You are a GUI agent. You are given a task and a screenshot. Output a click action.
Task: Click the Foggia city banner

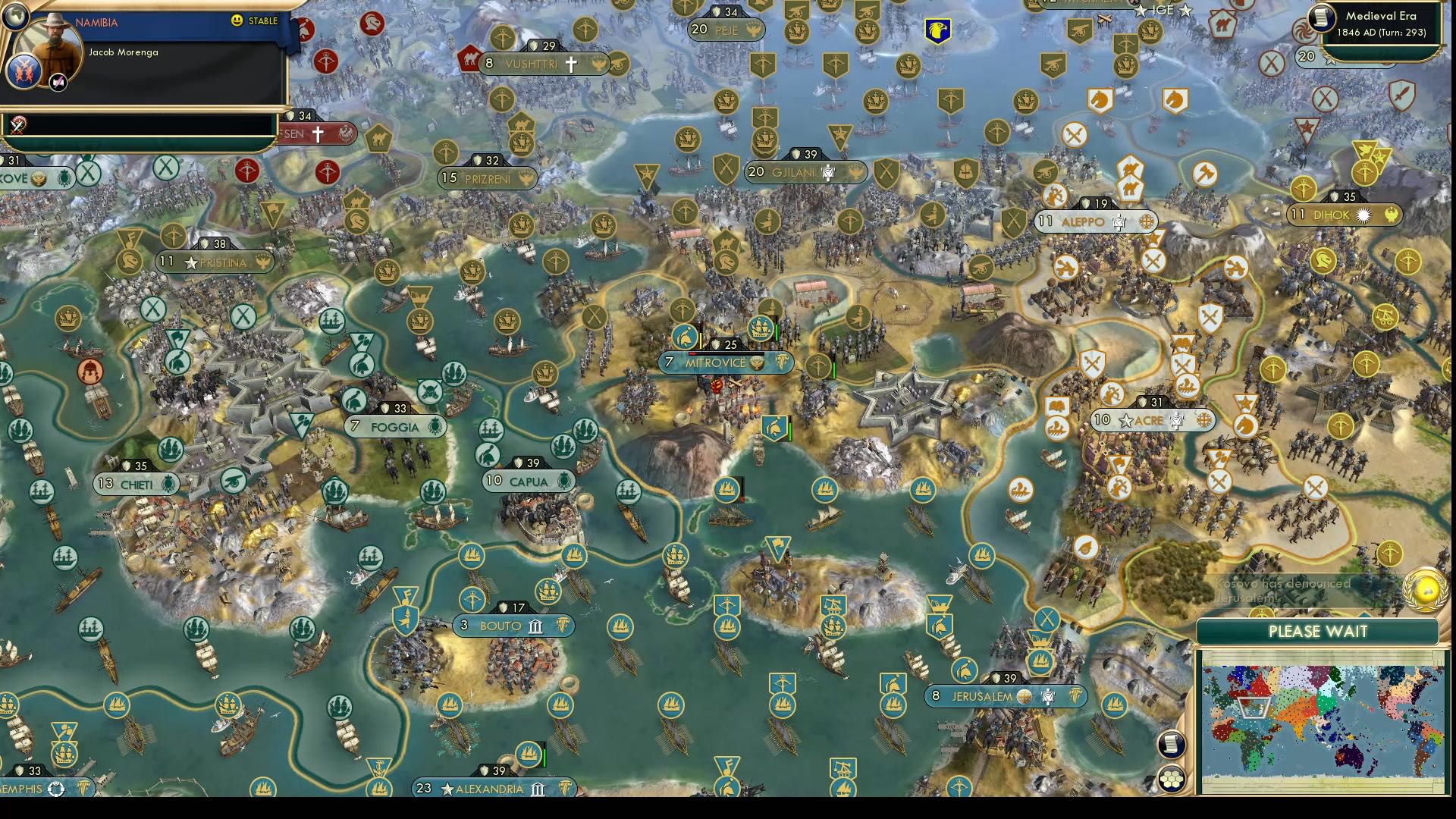pos(394,427)
